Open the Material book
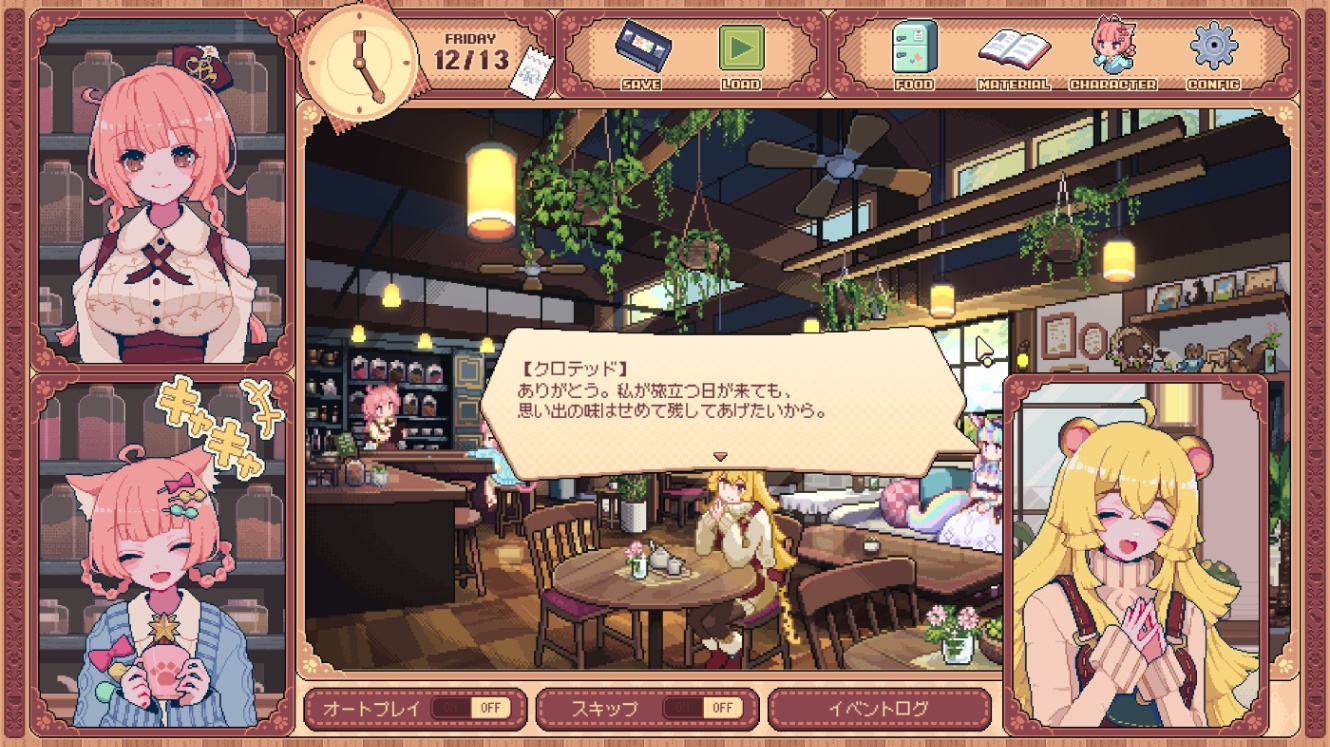The image size is (1330, 747). click(1013, 52)
